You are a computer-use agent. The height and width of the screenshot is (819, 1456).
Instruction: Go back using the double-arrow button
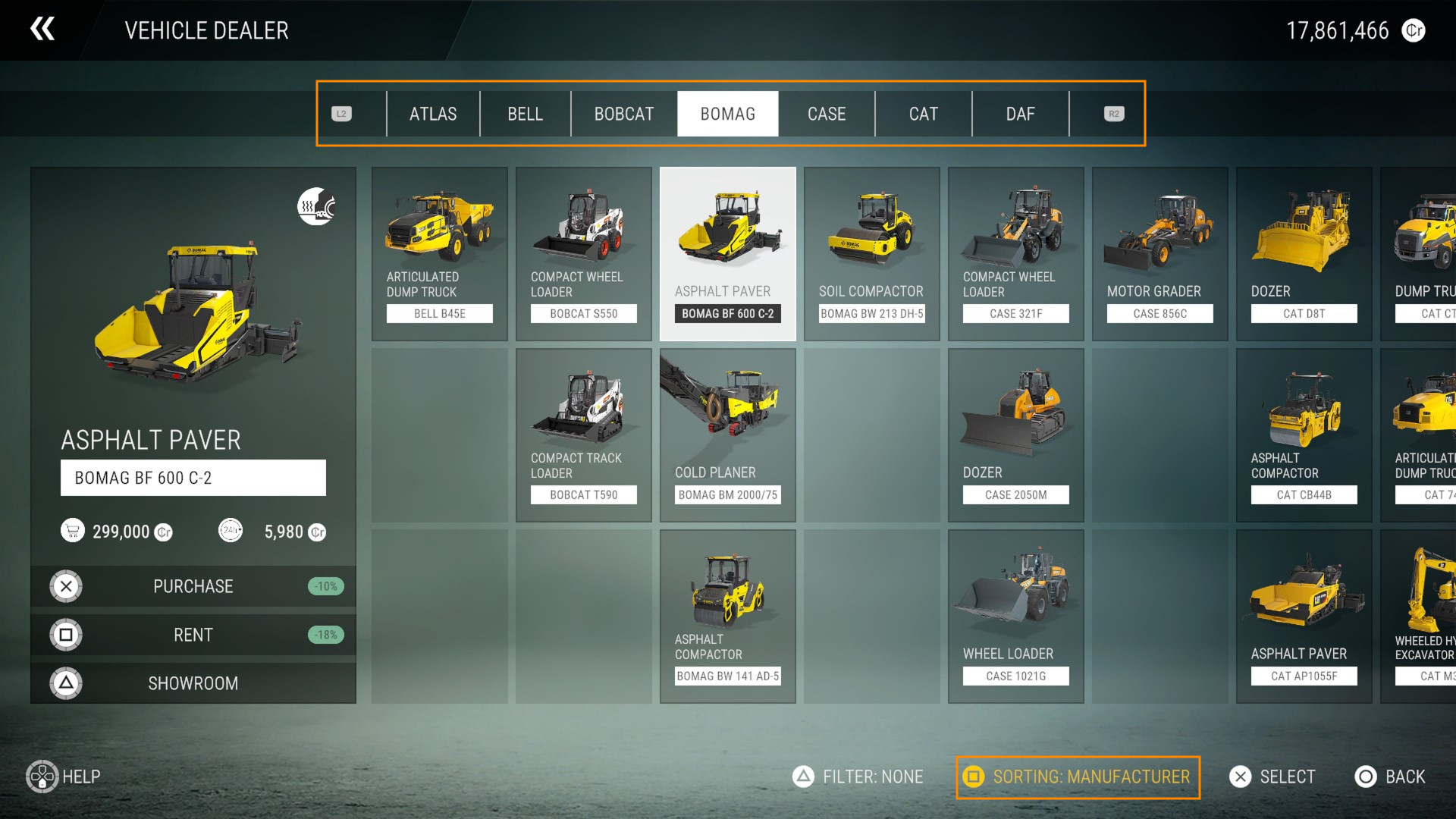42,30
